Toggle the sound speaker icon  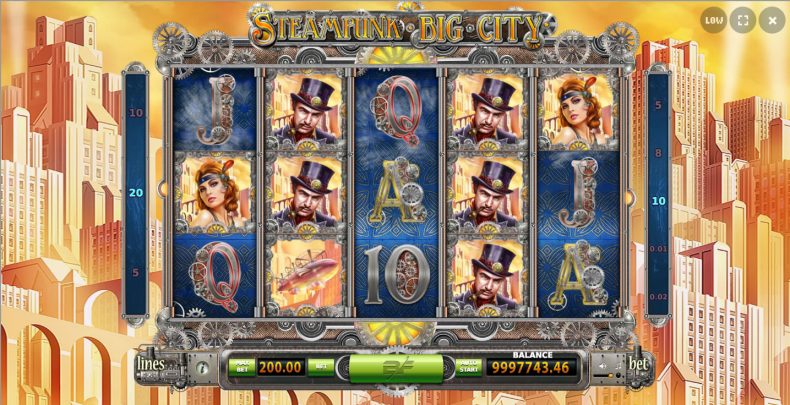point(604,367)
